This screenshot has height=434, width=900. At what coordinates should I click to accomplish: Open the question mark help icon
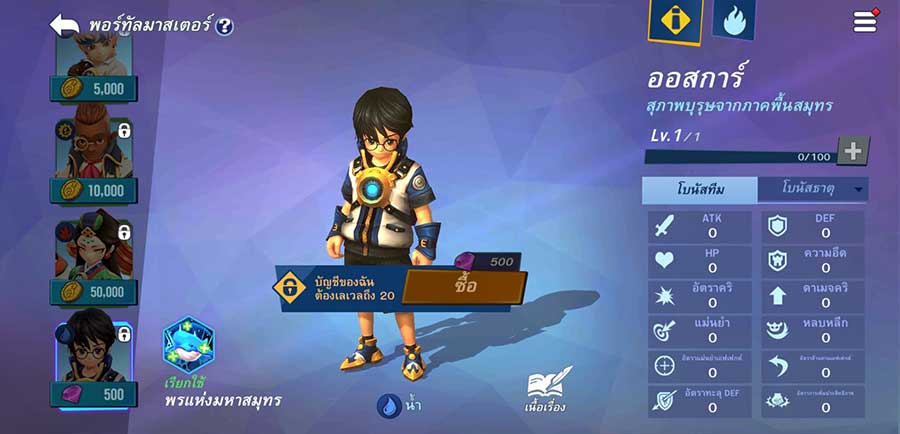pyautogui.click(x=224, y=26)
